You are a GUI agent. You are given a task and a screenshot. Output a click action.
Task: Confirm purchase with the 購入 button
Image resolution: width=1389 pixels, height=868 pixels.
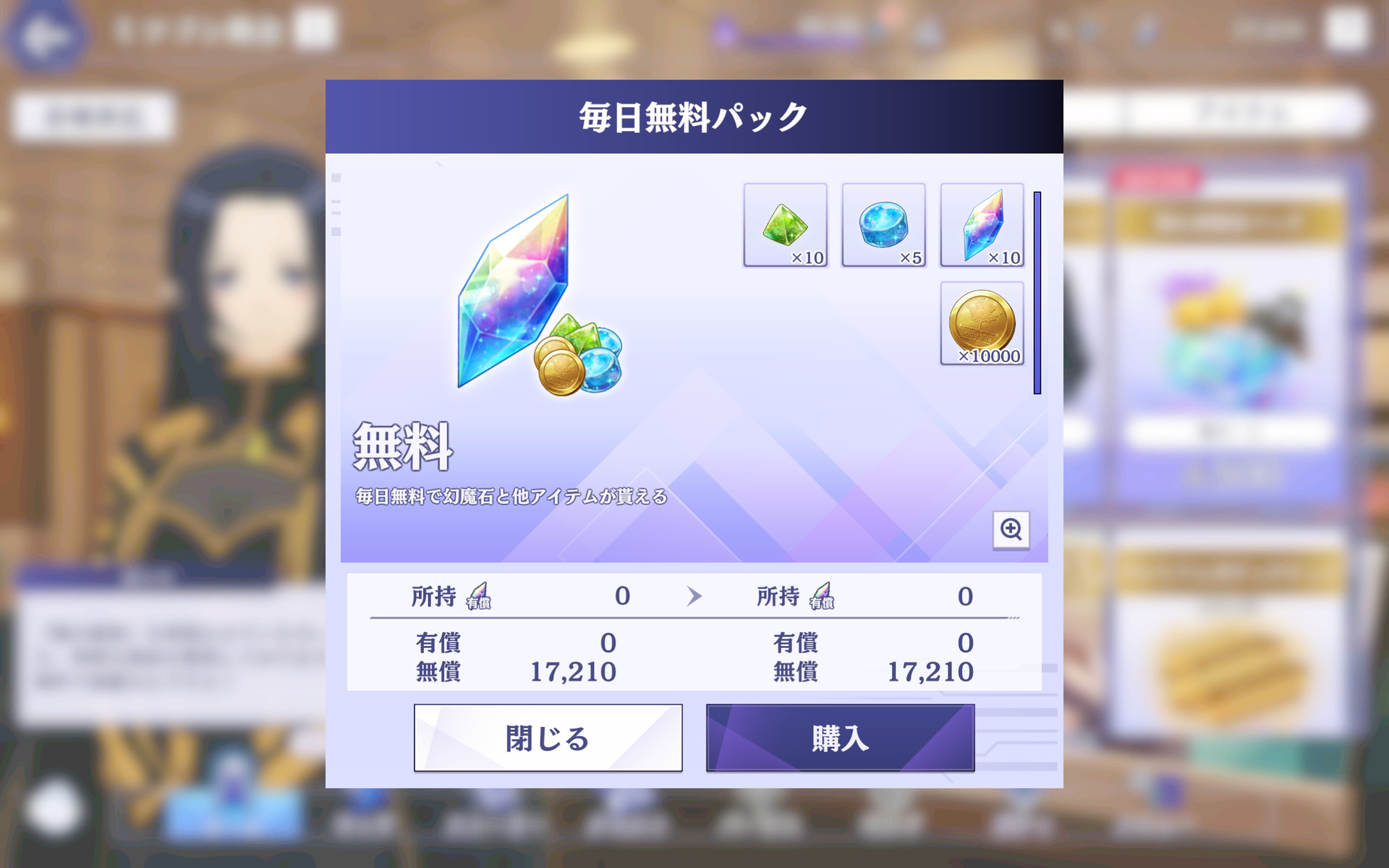840,738
